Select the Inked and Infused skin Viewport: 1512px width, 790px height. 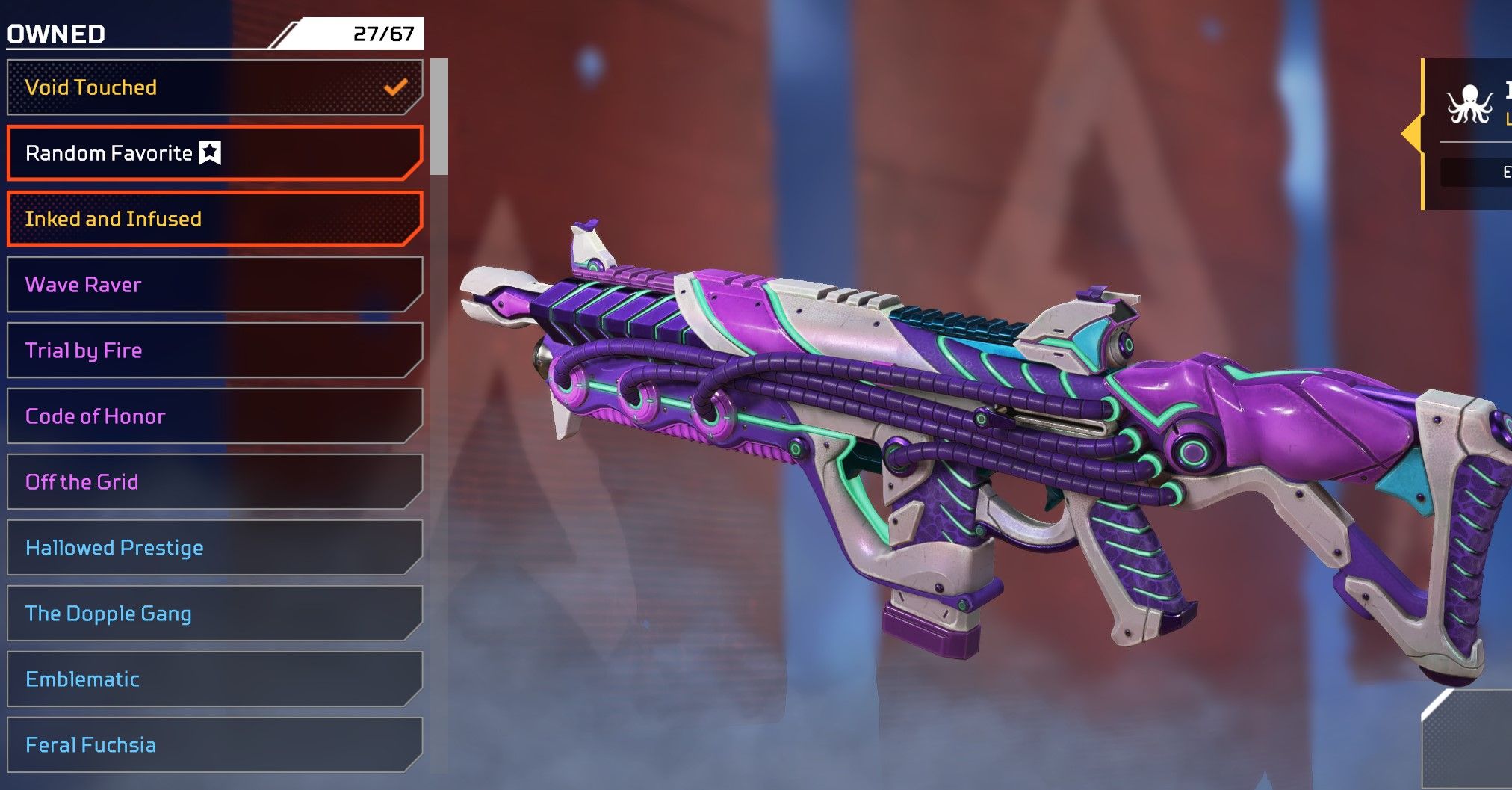coord(214,219)
